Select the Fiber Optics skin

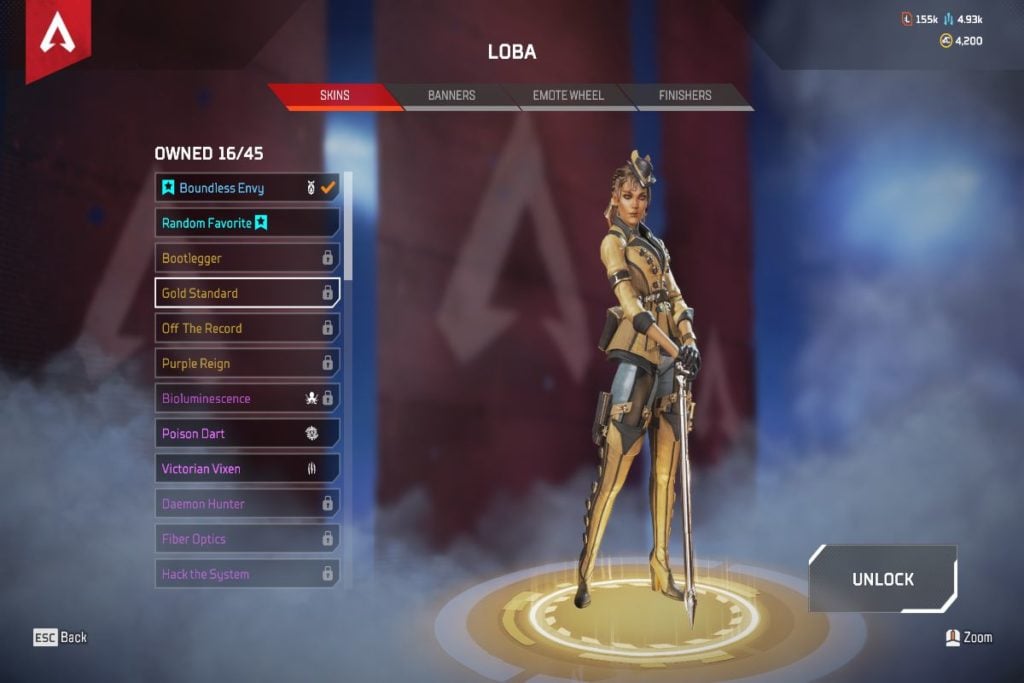pos(247,538)
